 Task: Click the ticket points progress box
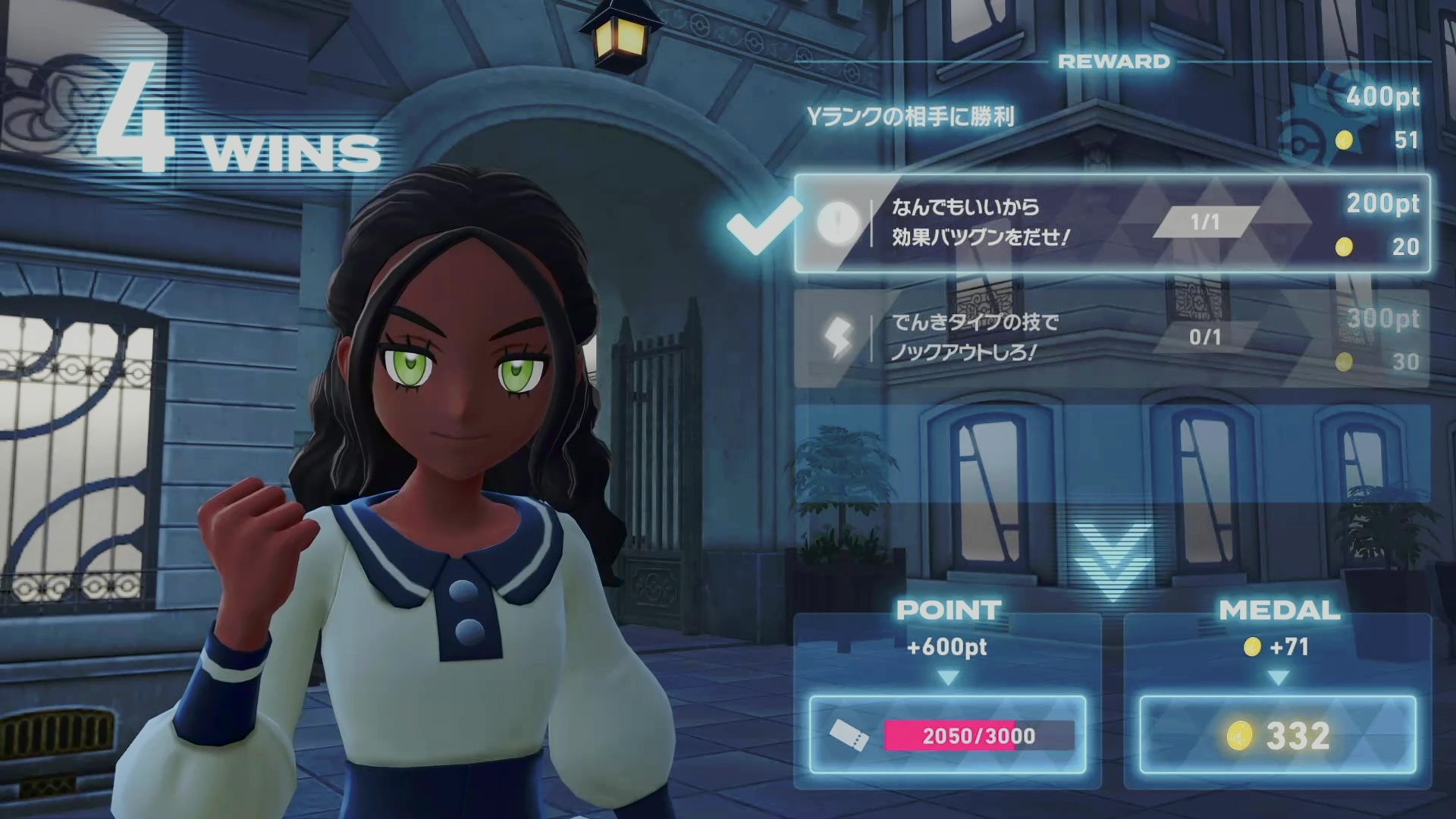947,735
